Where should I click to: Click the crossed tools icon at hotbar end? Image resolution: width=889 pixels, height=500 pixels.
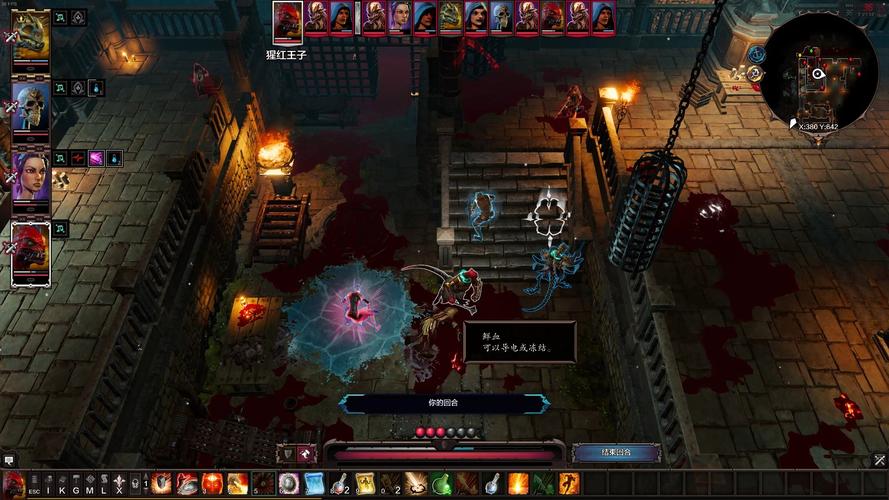880,460
